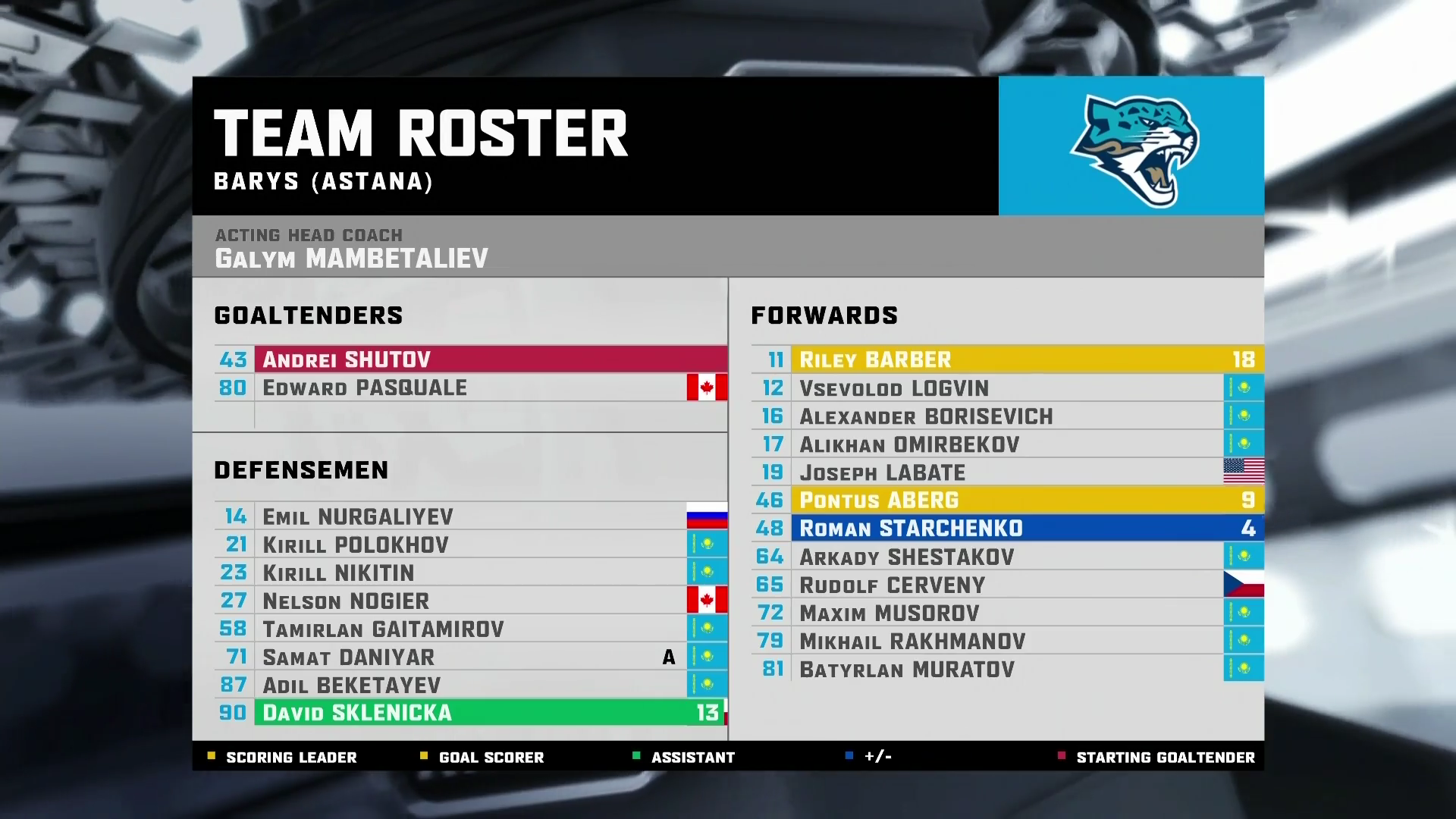Pick forward Vsevolod Logvin
The image size is (1456, 819).
pyautogui.click(x=1007, y=388)
